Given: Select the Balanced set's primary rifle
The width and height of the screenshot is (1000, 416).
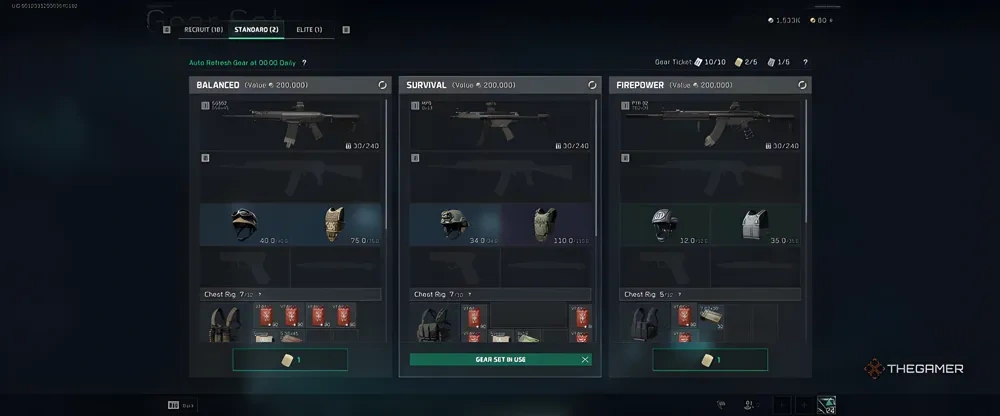Looking at the screenshot, I should pos(290,122).
